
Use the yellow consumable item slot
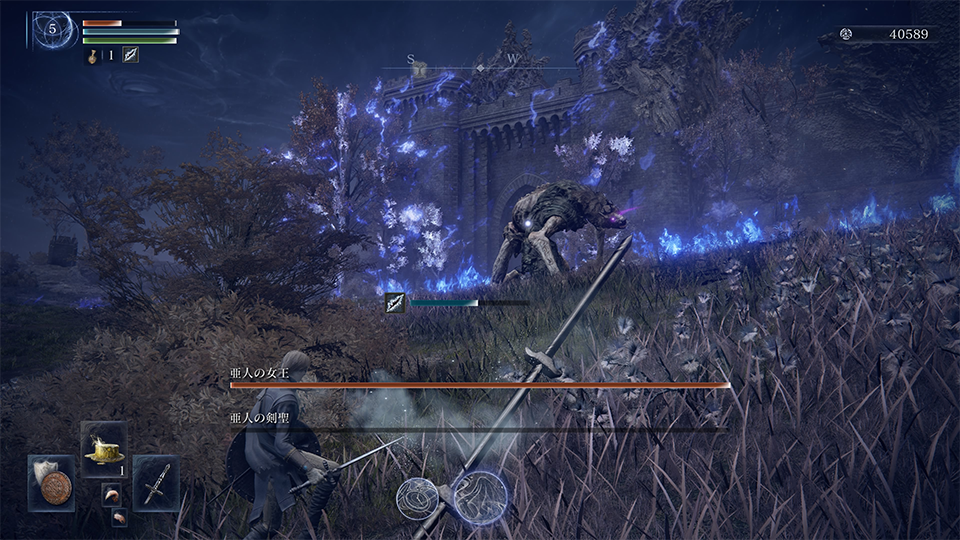103,448
